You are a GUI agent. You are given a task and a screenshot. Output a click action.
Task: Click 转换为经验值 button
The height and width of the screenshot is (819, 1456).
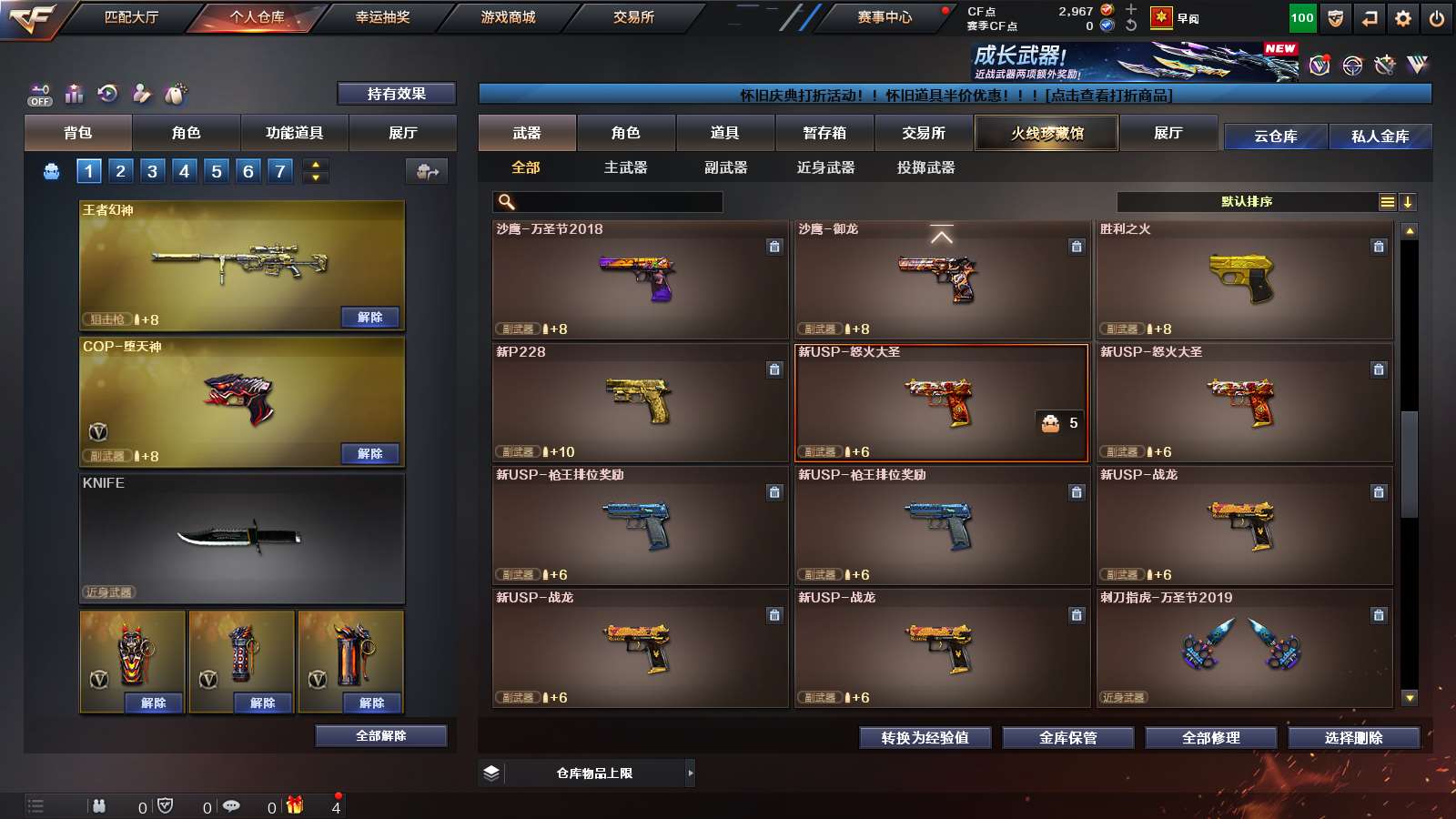tap(925, 738)
